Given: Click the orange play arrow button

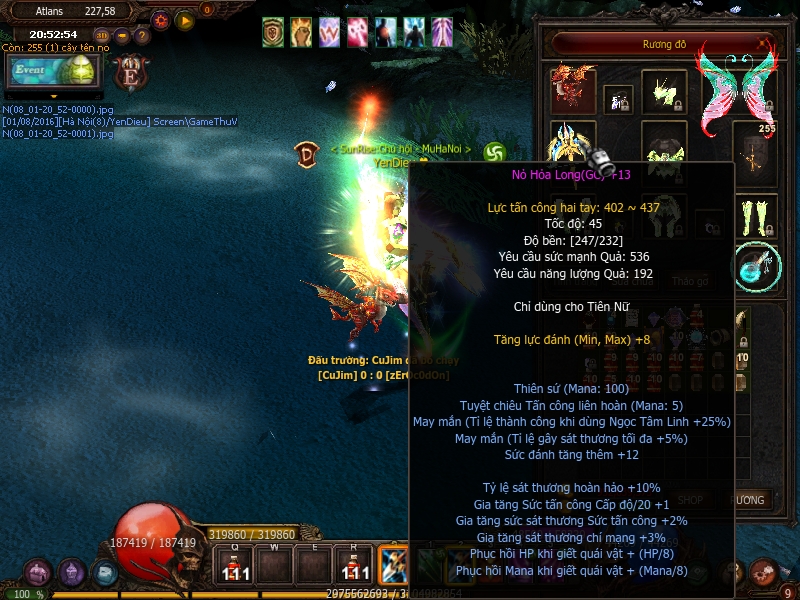Looking at the screenshot, I should (184, 19).
